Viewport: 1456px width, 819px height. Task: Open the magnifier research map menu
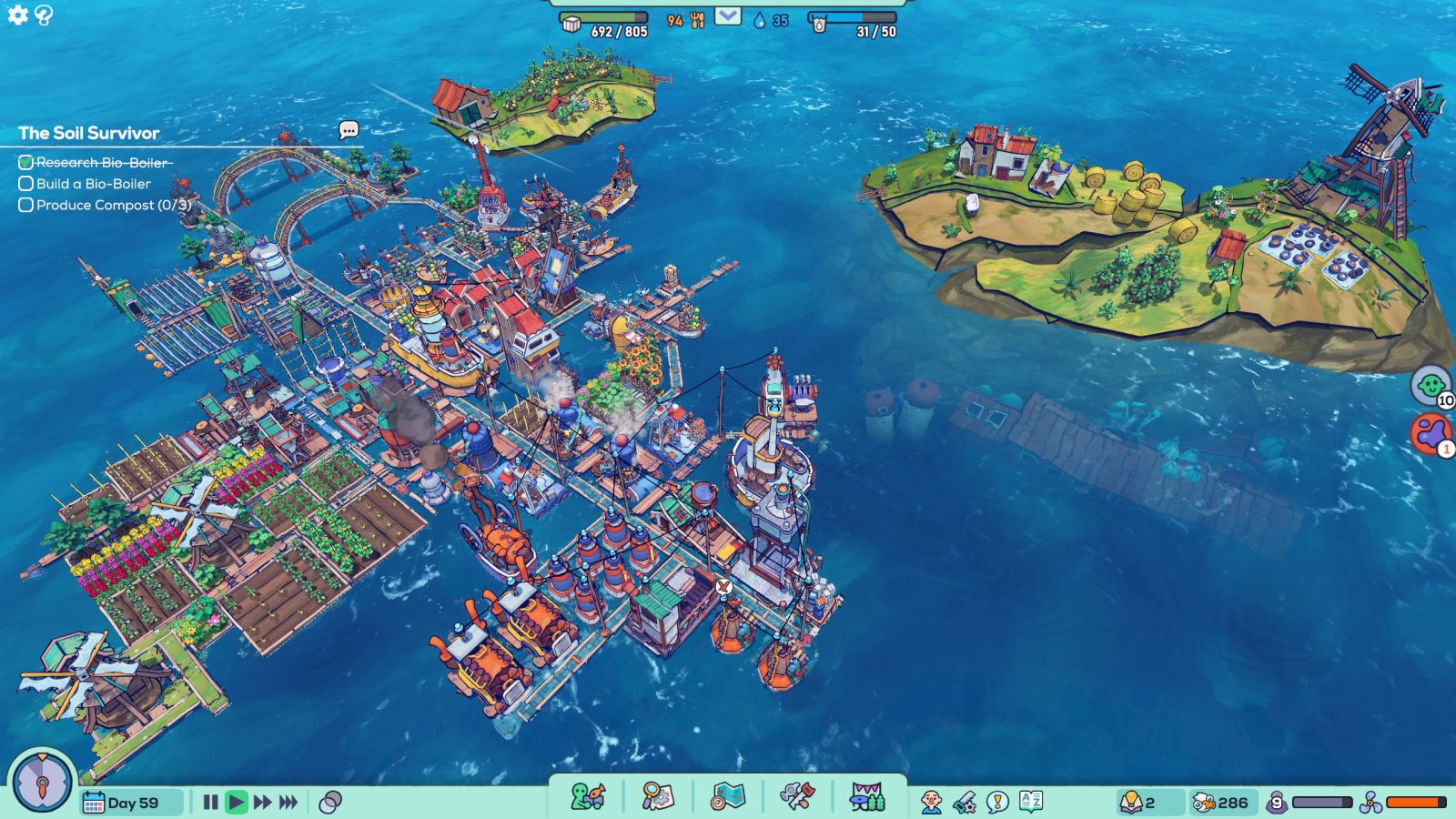[657, 797]
